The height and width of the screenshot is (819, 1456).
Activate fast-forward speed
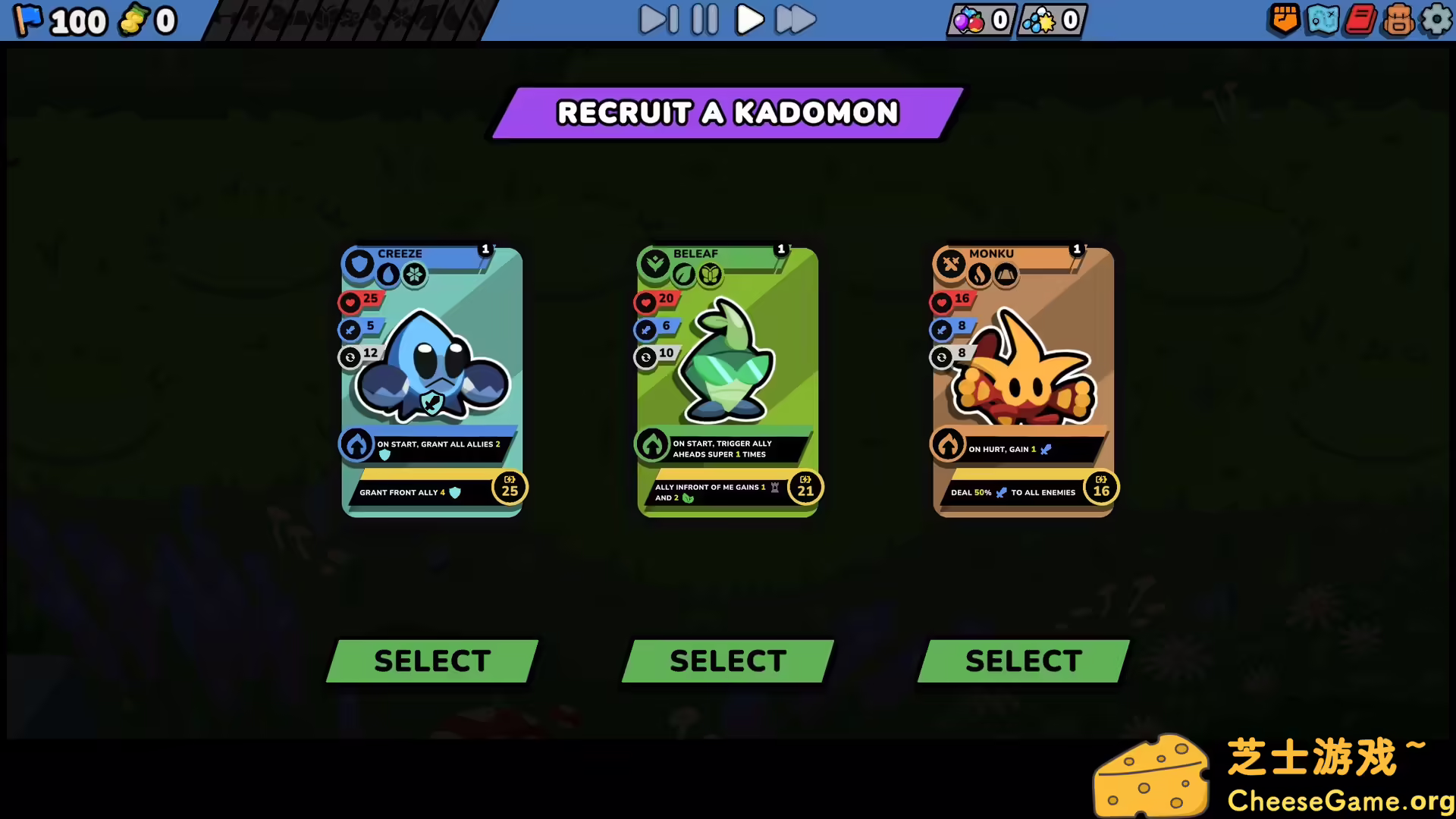coord(794,20)
